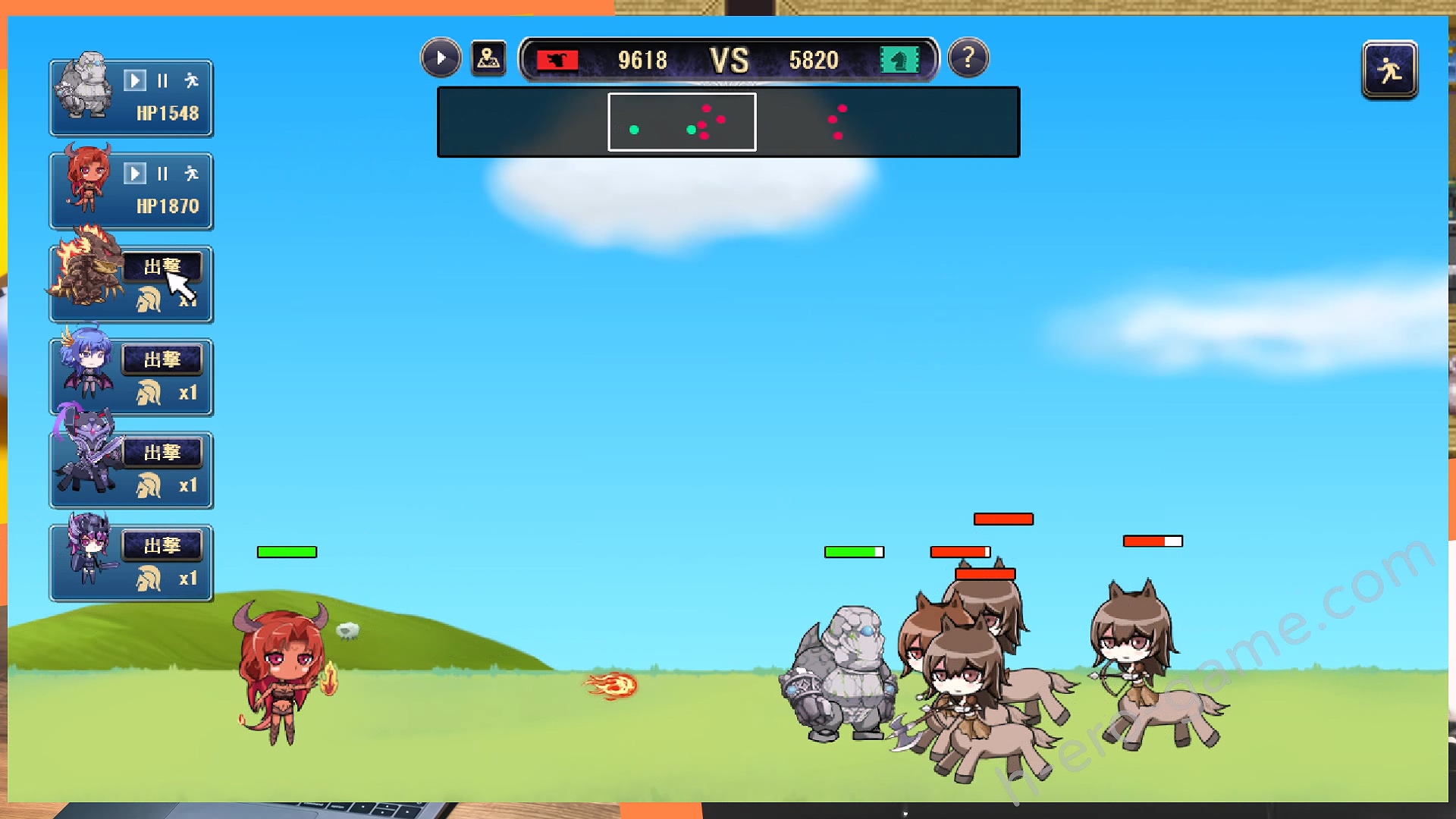Order the red-haired demon to retreat with its running icon
Screen dimensions: 1456x819
(191, 174)
